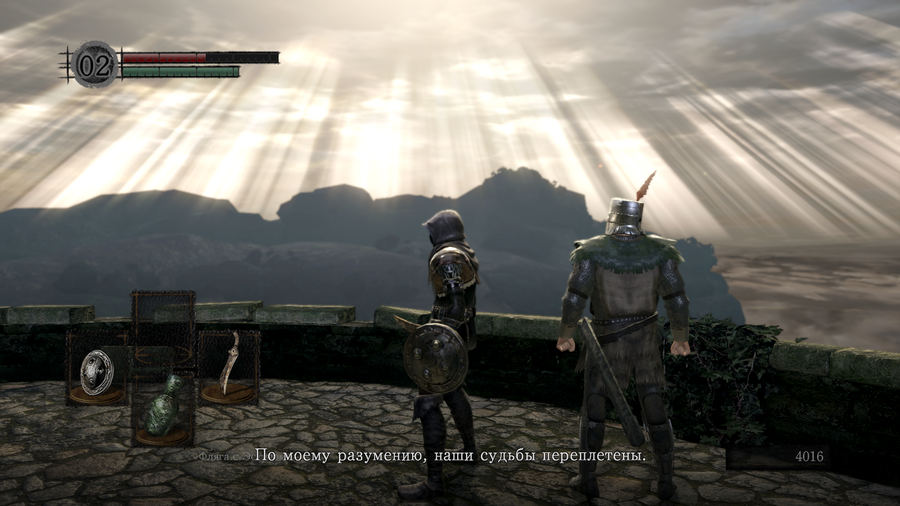Viewport: 900px width, 506px height.
Task: Select the curved dagger right-hand slot
Action: (x=229, y=366)
